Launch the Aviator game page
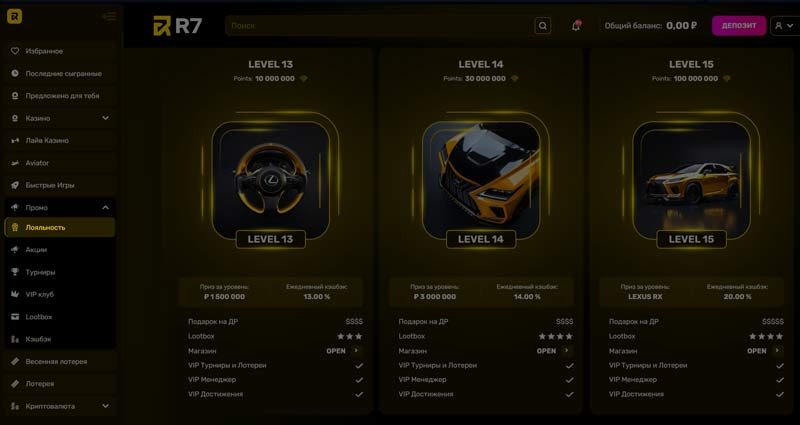The width and height of the screenshot is (800, 425). click(37, 163)
